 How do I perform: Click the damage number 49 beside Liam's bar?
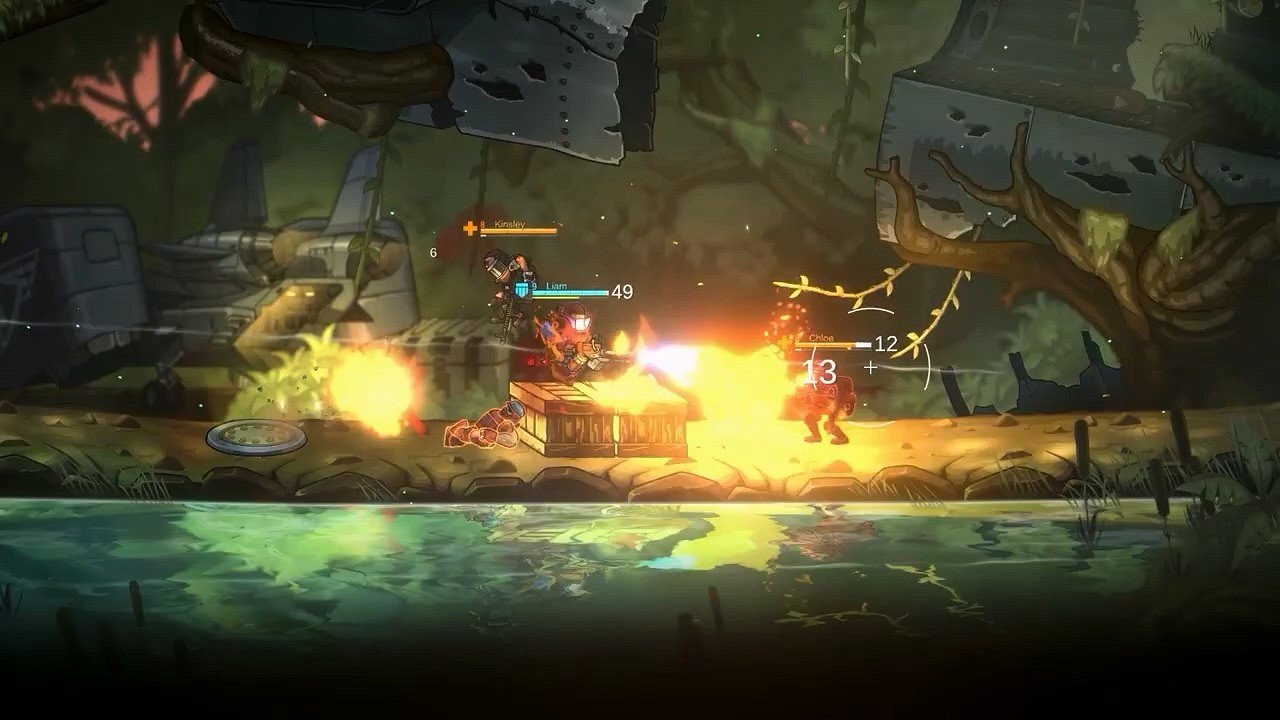tap(621, 293)
